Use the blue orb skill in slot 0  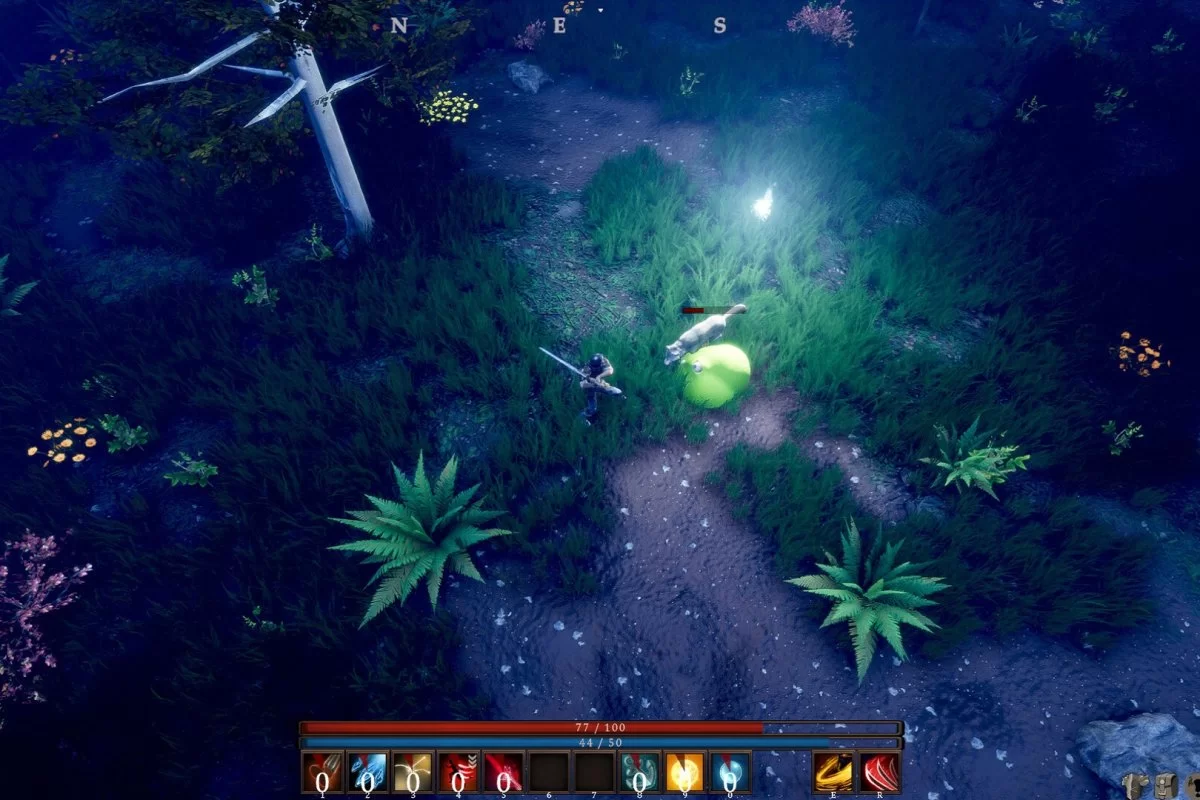click(x=730, y=772)
